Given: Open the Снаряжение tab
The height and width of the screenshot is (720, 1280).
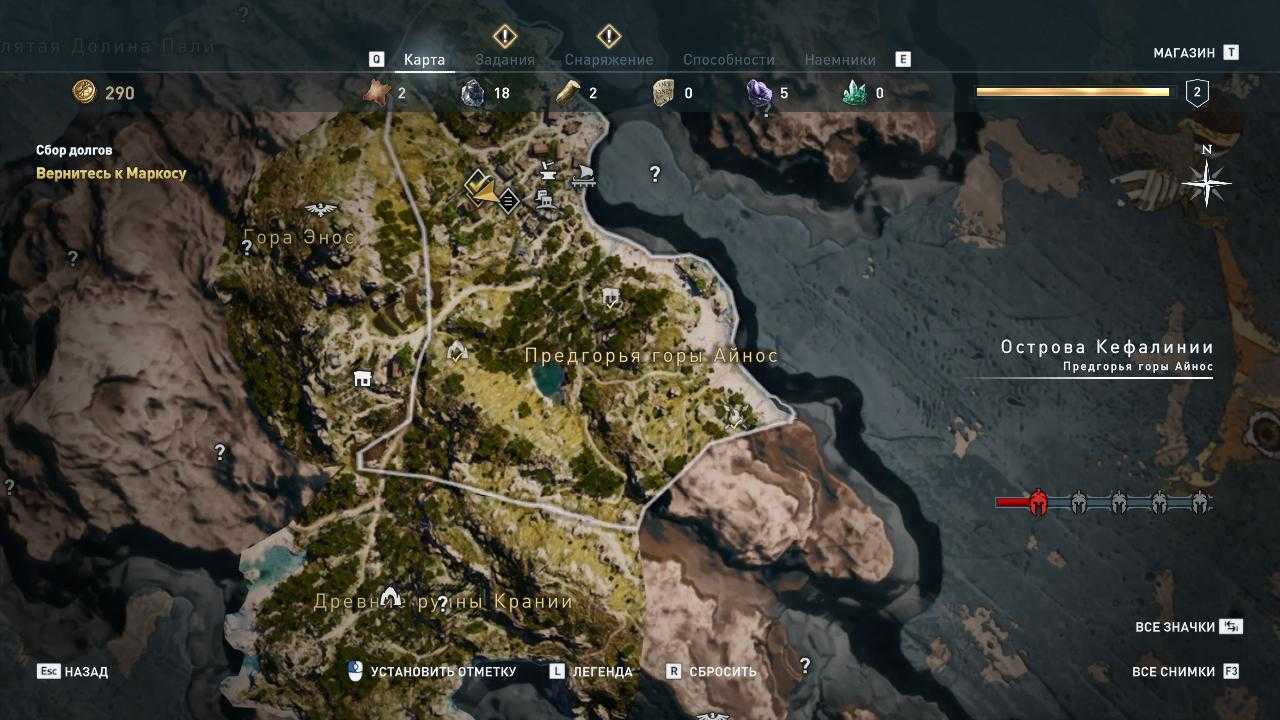Looking at the screenshot, I should click(608, 59).
